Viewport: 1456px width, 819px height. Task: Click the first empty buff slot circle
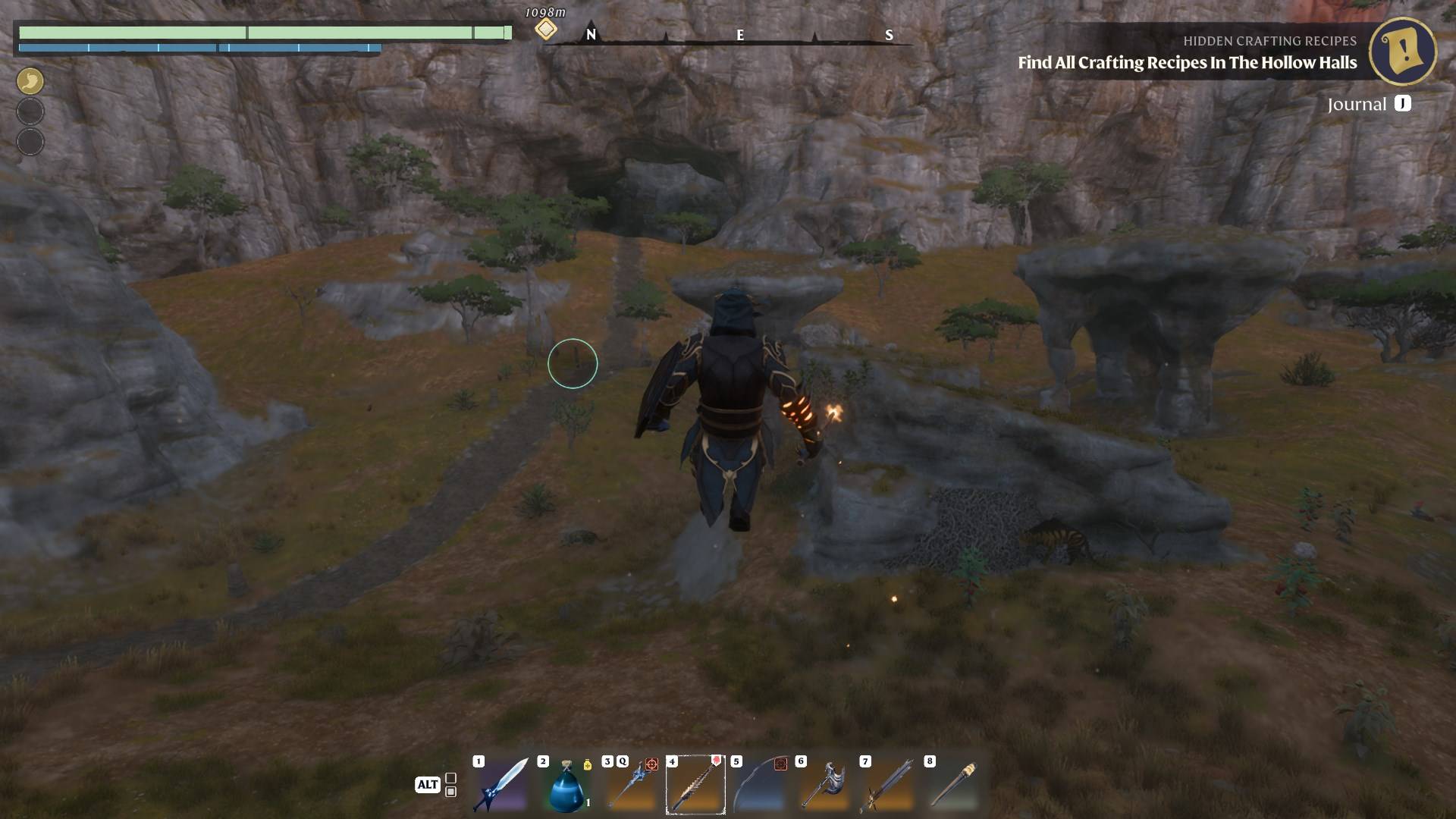coord(30,111)
